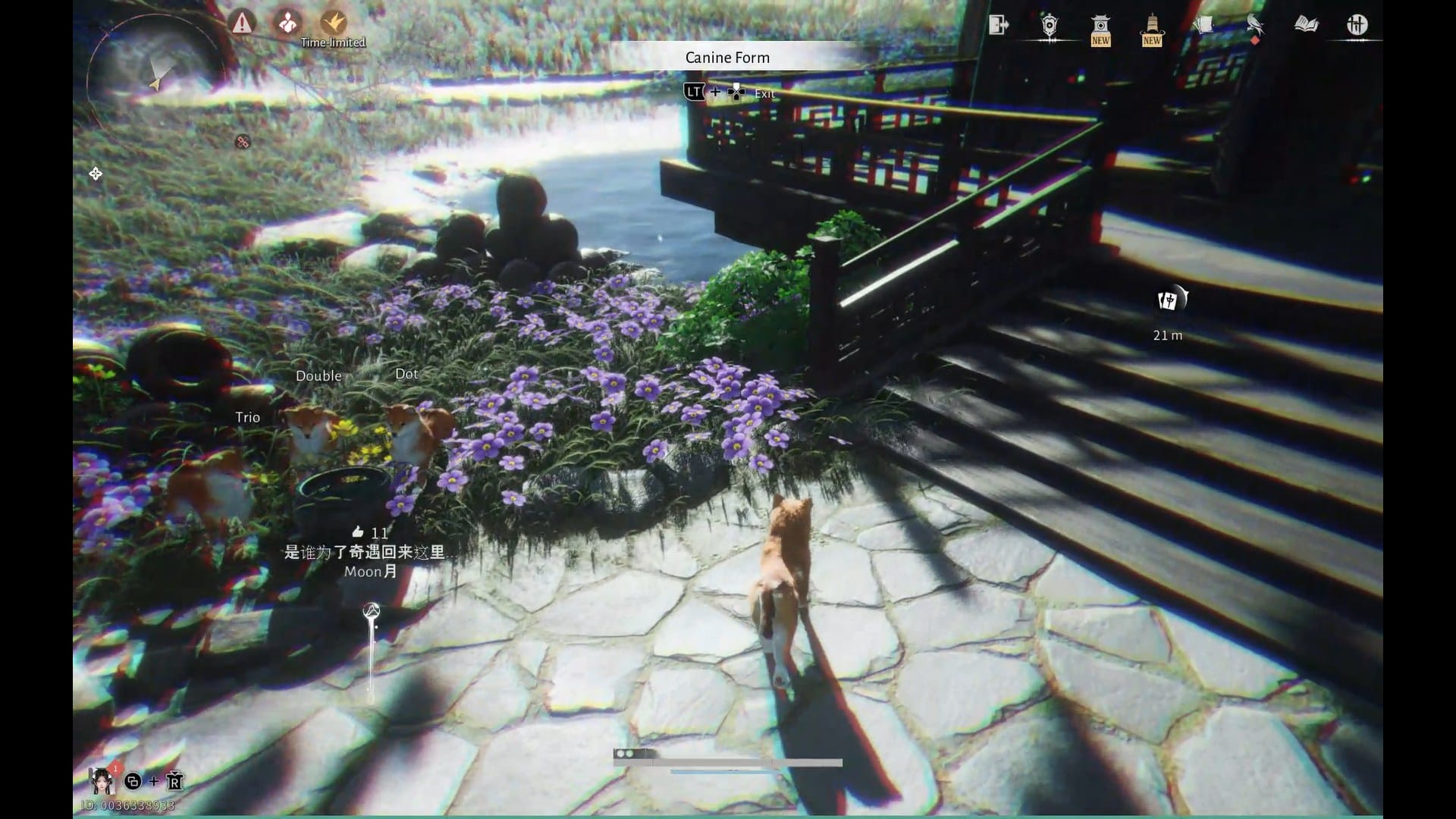
Task: Open the crossed-swords menu icon
Action: [1357, 24]
